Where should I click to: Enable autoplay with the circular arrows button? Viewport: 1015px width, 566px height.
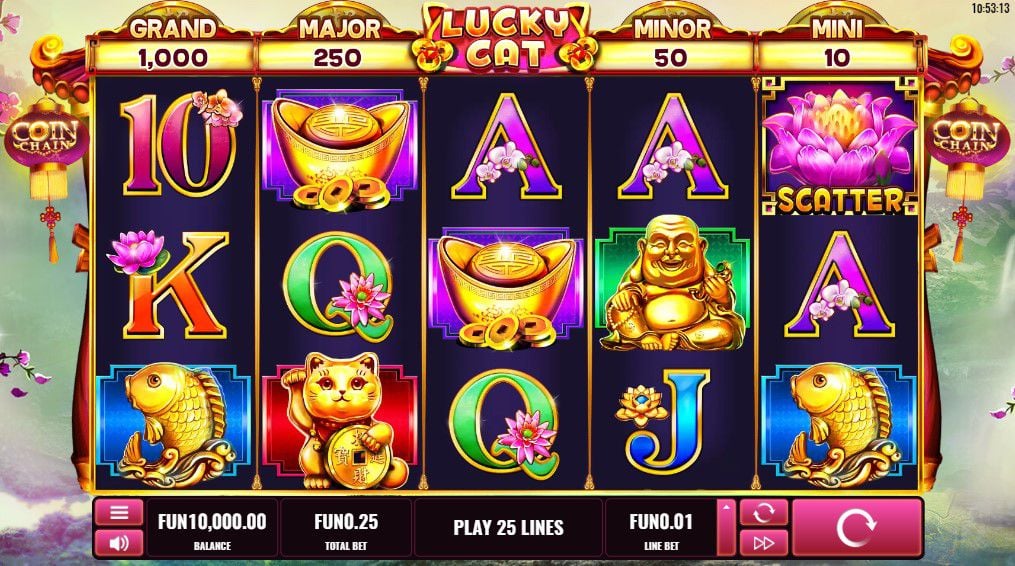click(764, 513)
